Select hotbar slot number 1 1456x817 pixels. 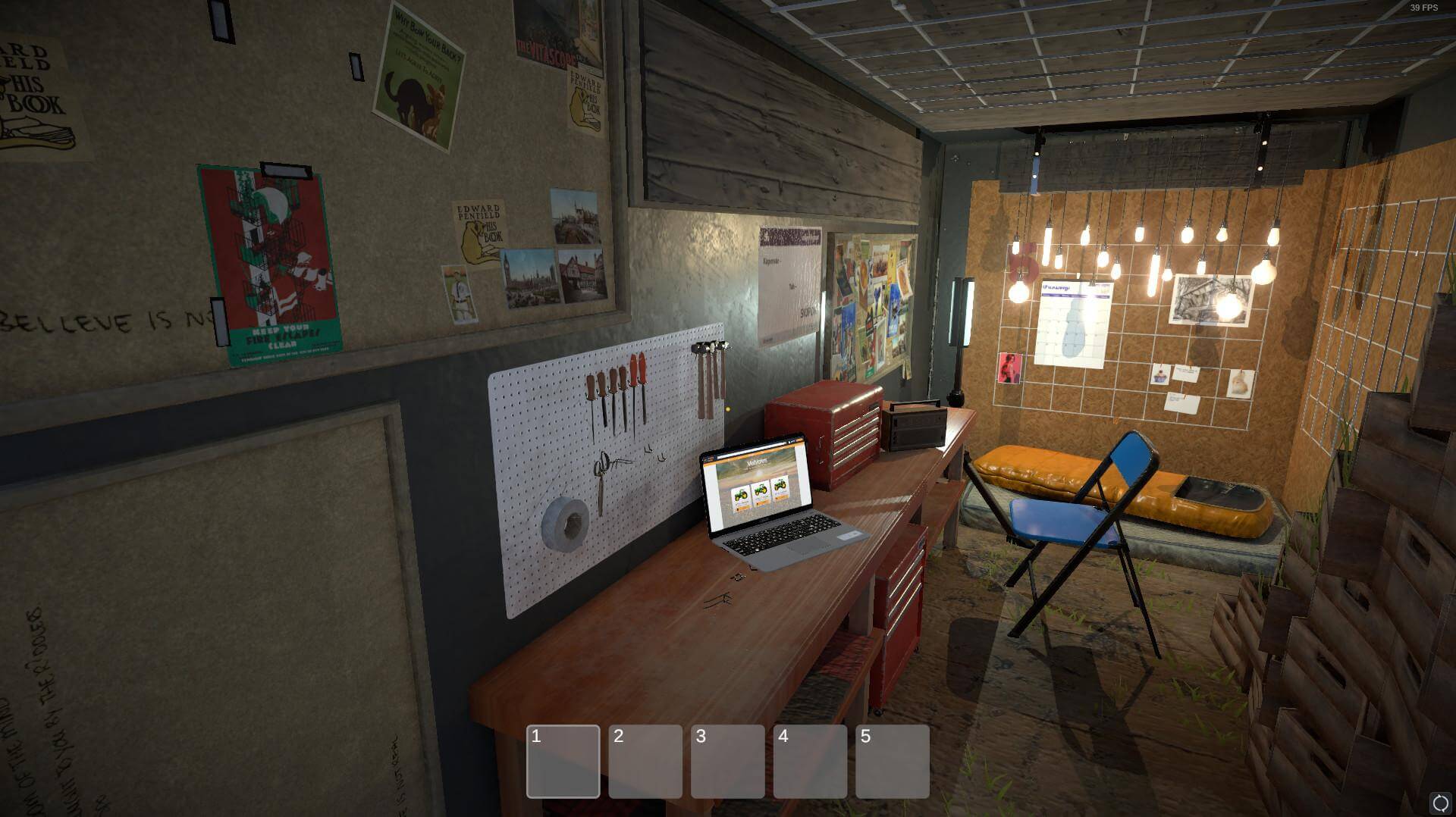[563, 761]
